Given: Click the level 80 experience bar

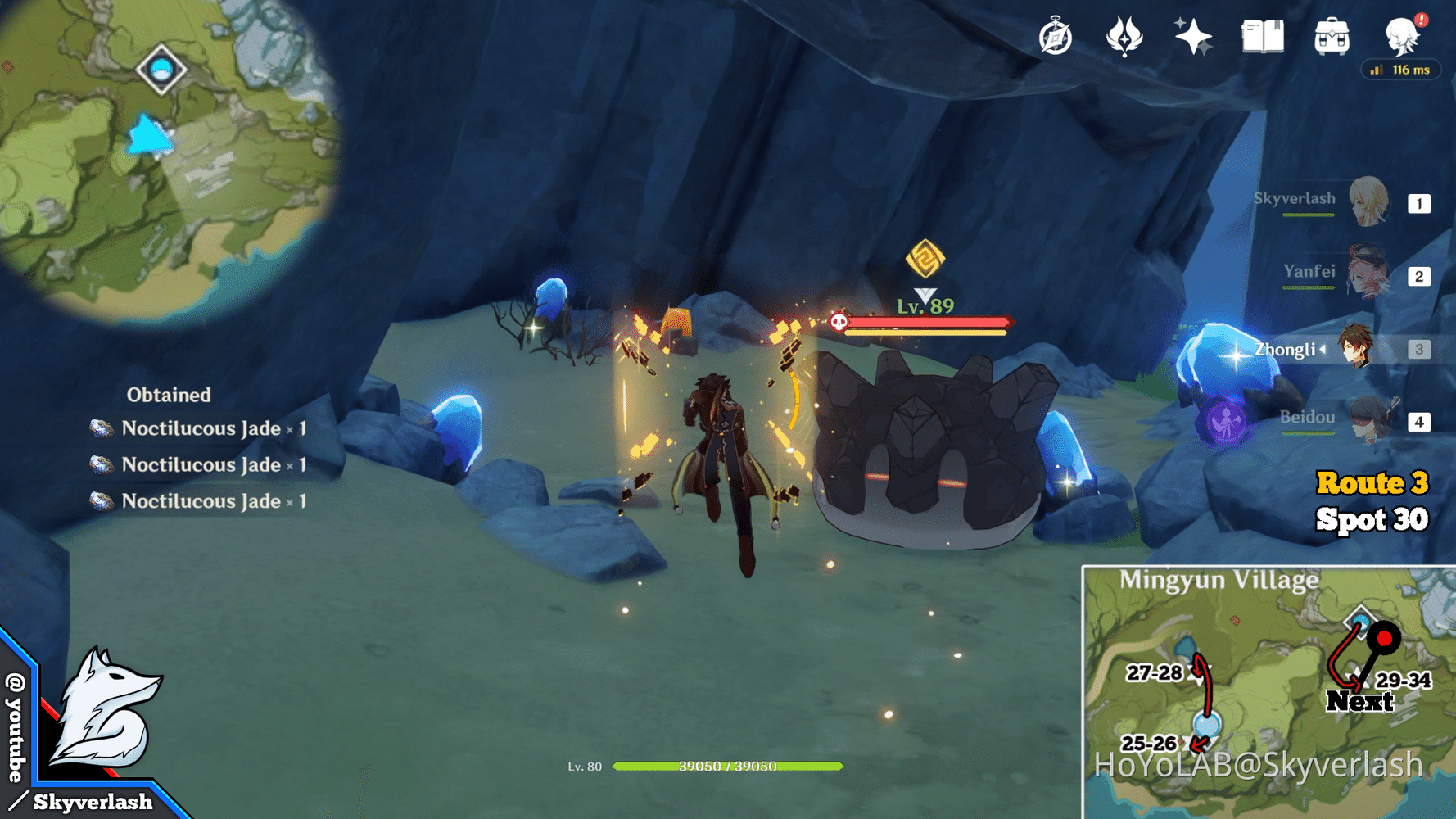Looking at the screenshot, I should [729, 767].
